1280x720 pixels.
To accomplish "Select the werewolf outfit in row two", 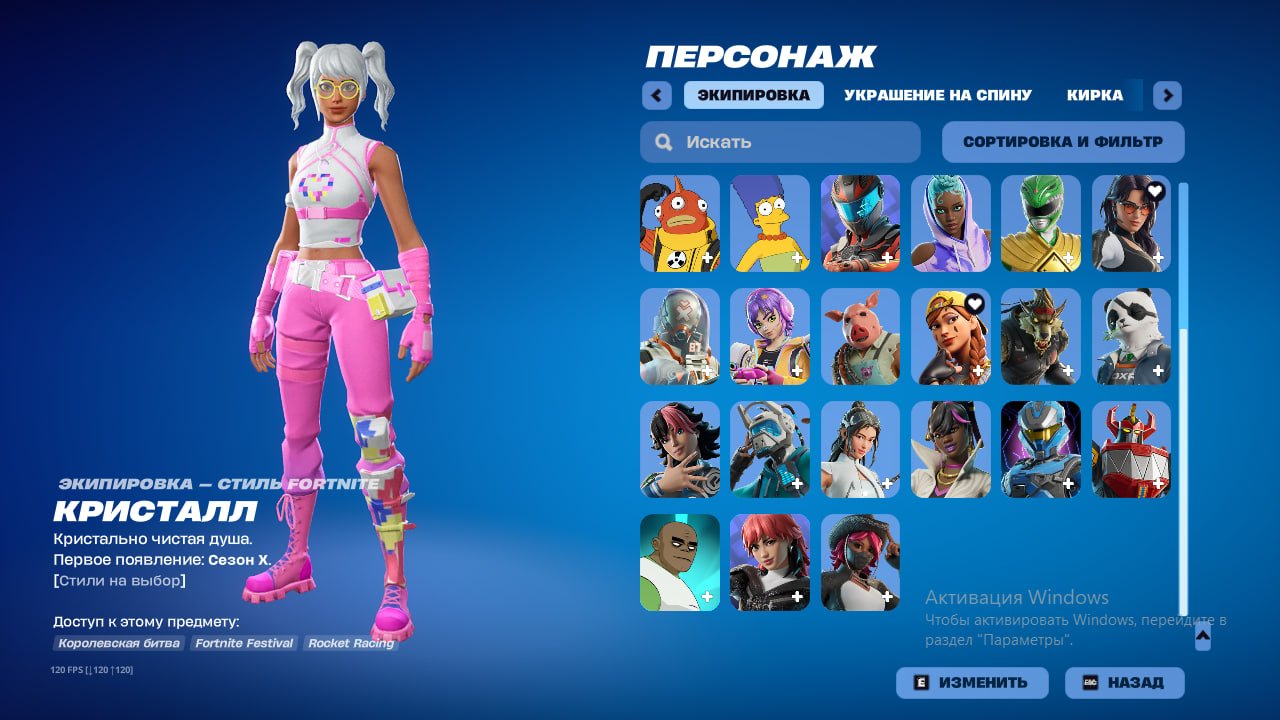I will tap(1040, 336).
